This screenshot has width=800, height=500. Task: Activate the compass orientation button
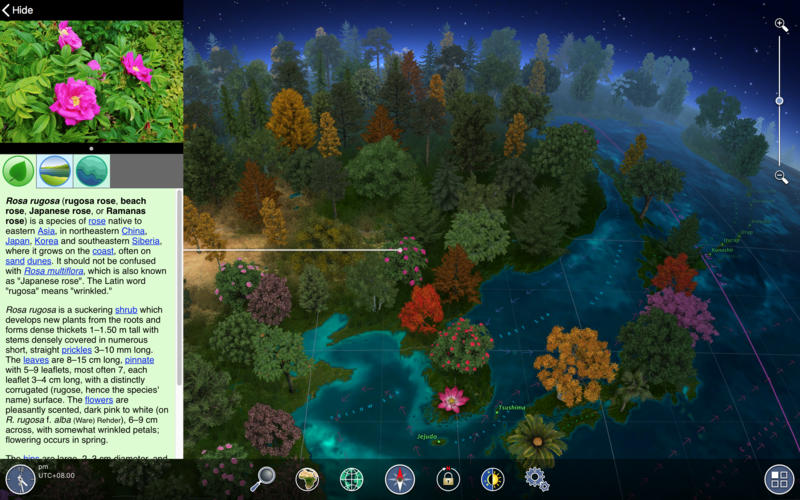(400, 479)
